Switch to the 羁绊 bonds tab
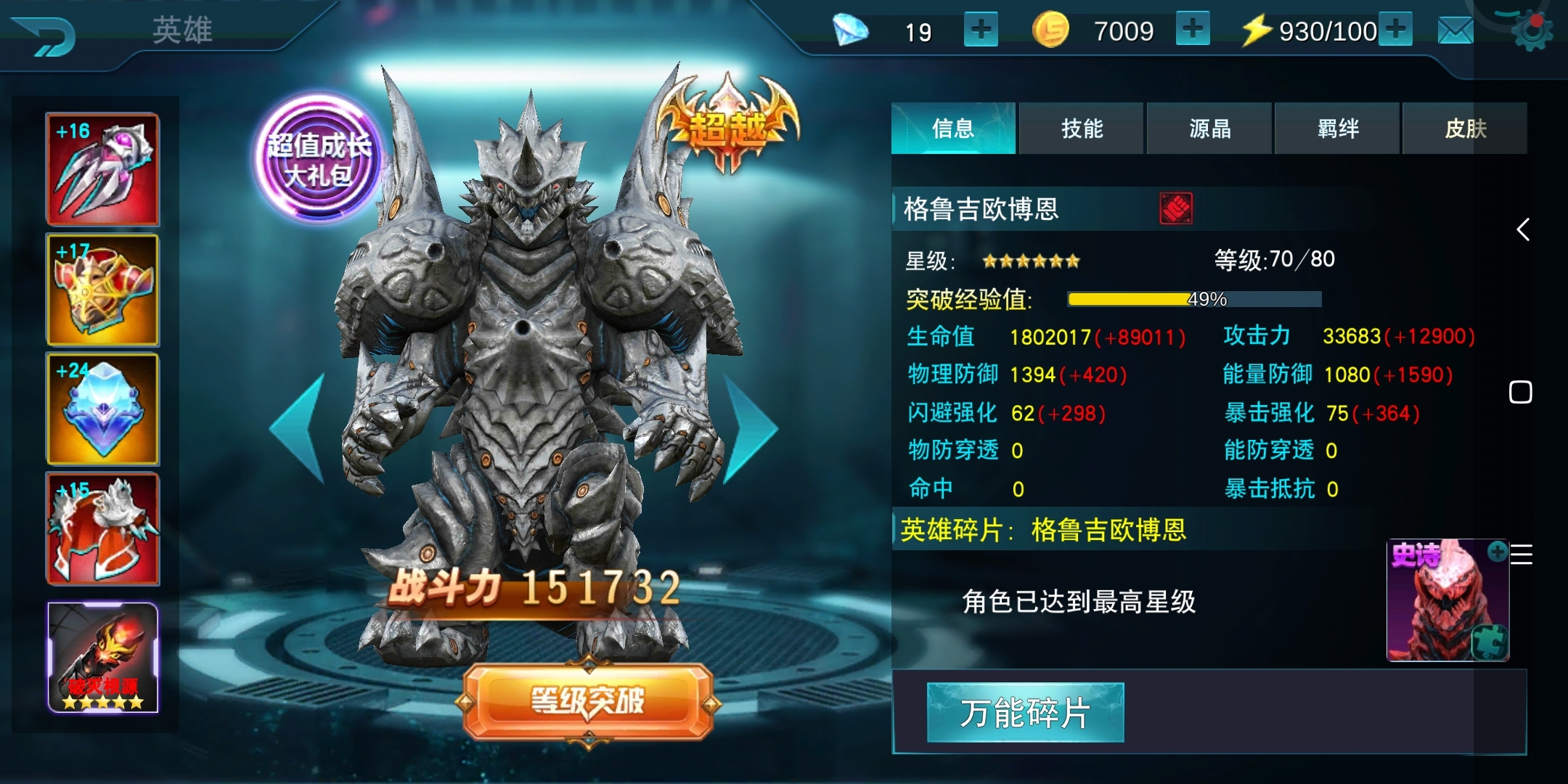 [1336, 128]
